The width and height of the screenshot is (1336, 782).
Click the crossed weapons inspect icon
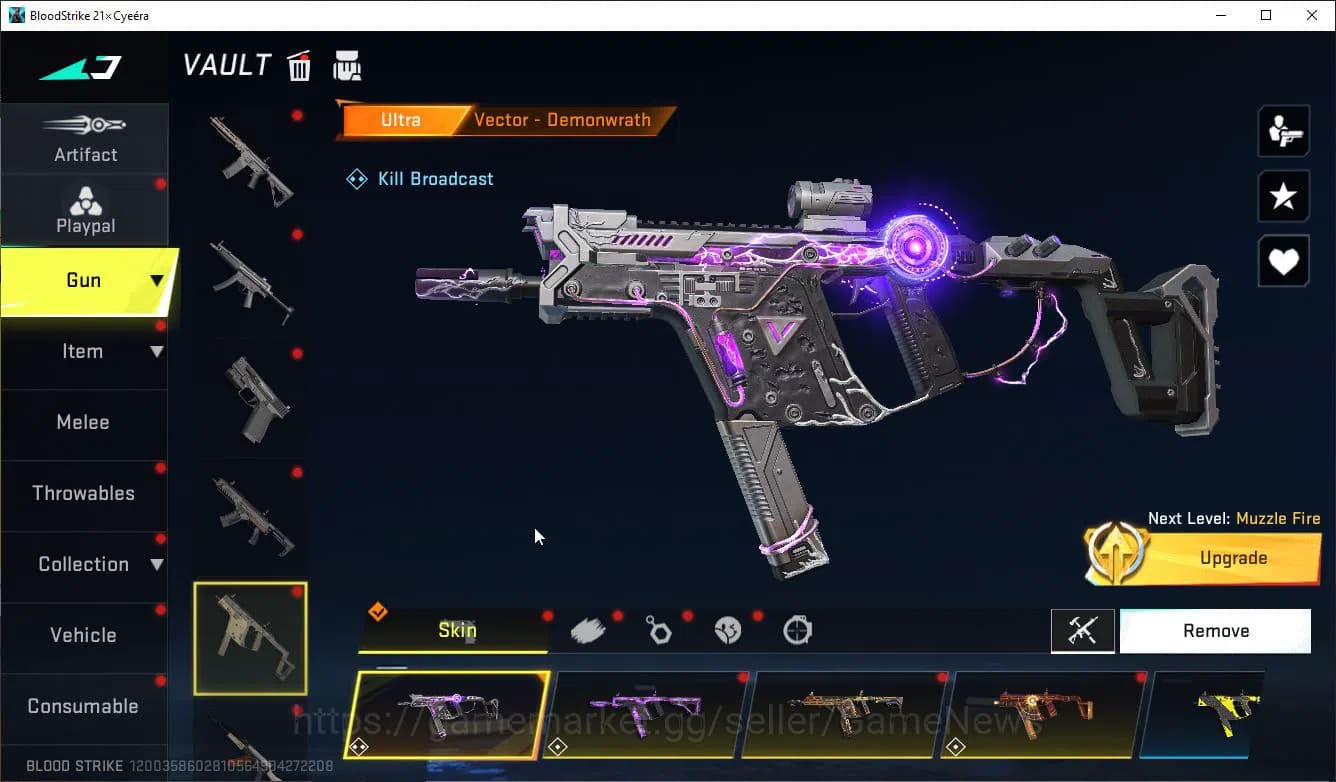tap(1083, 631)
